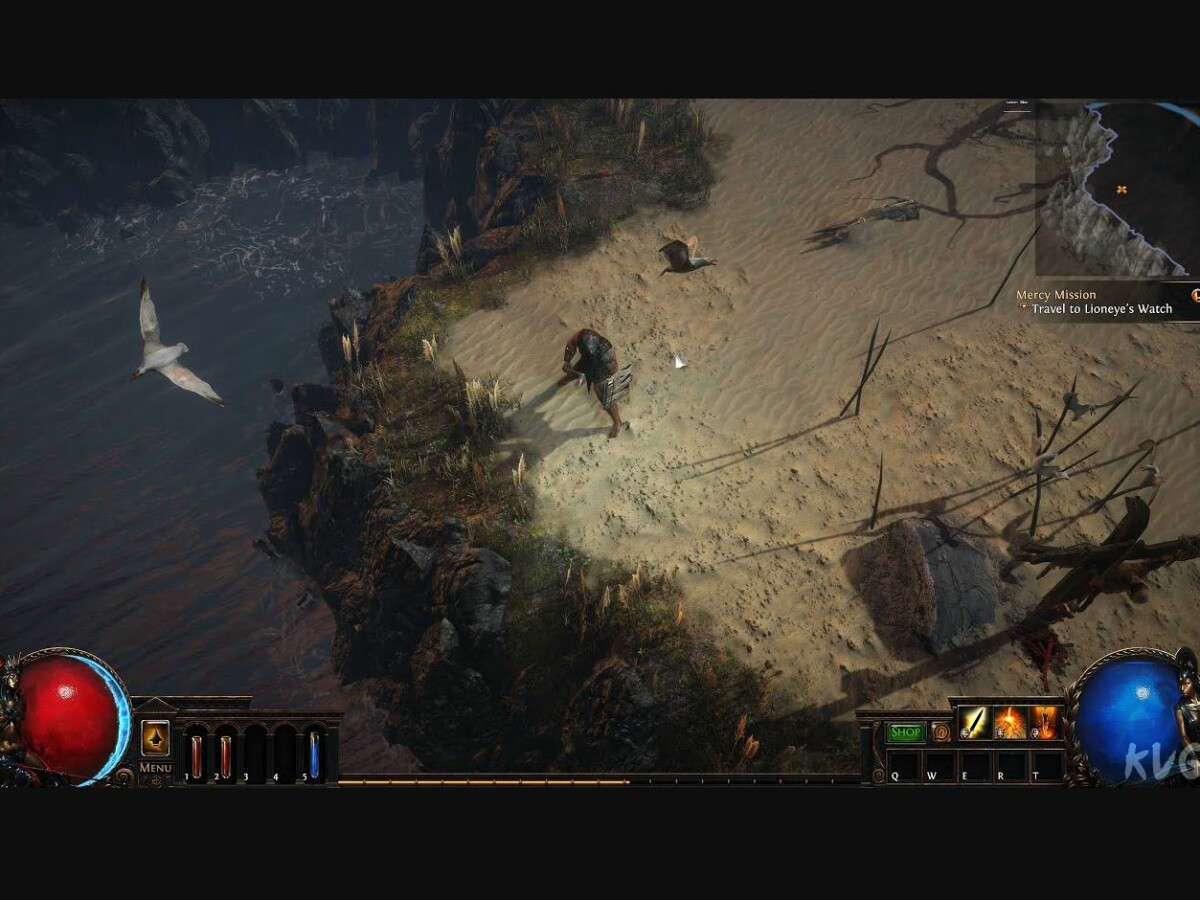Image resolution: width=1200 pixels, height=900 pixels.
Task: Open the green Shop button
Action: [x=906, y=732]
